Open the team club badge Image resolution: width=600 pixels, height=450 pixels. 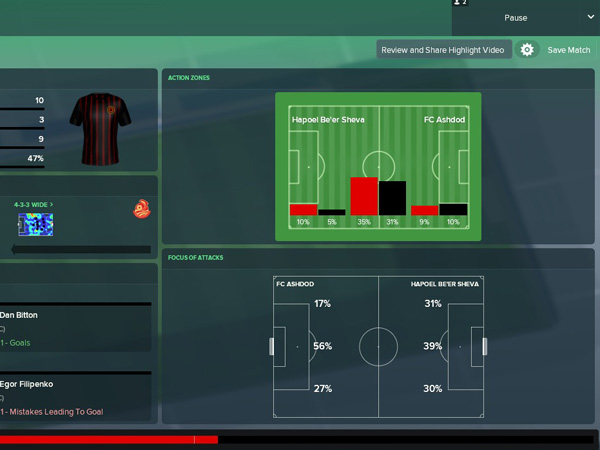click(141, 209)
